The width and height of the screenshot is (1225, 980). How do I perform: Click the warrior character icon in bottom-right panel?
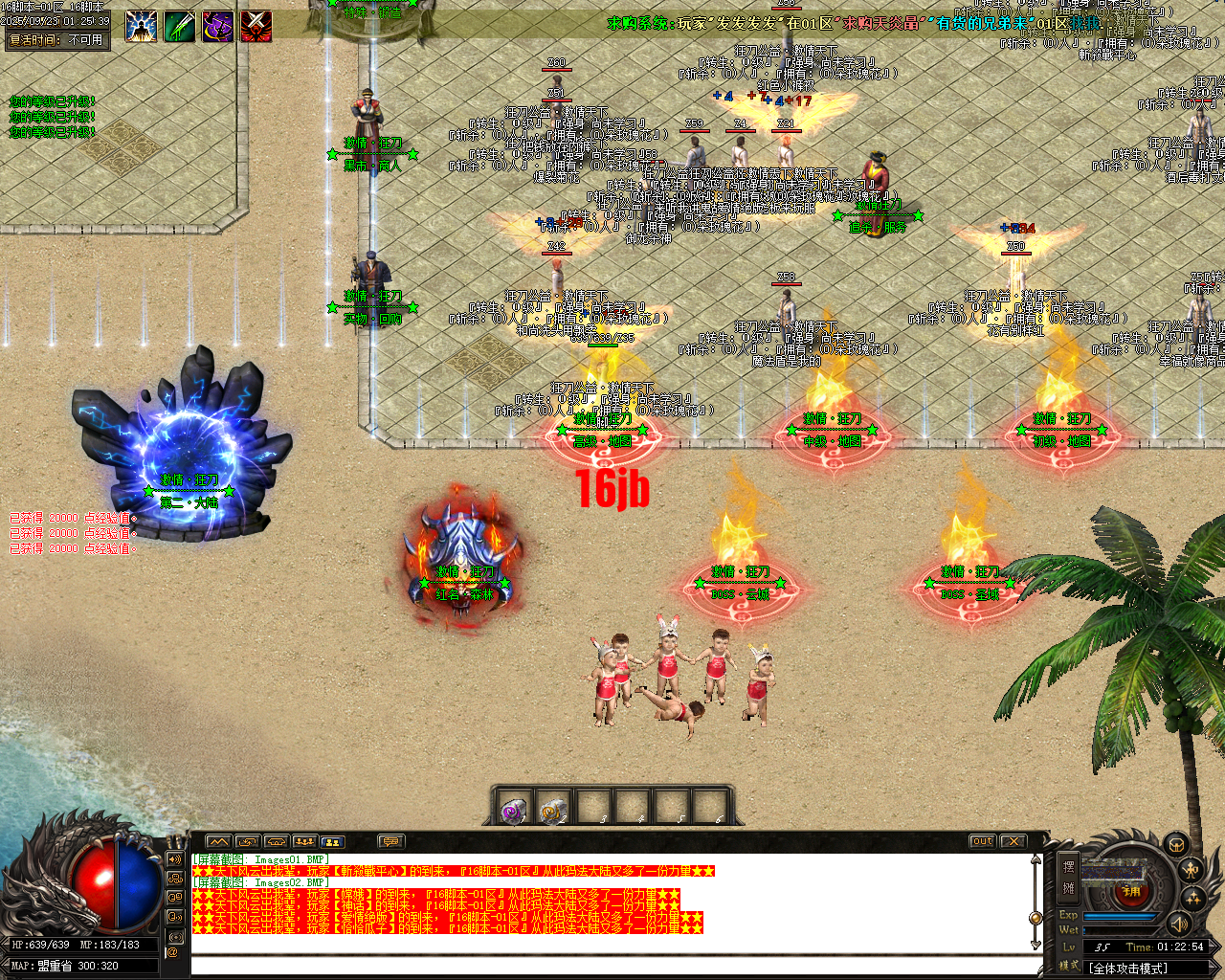pos(1191,871)
